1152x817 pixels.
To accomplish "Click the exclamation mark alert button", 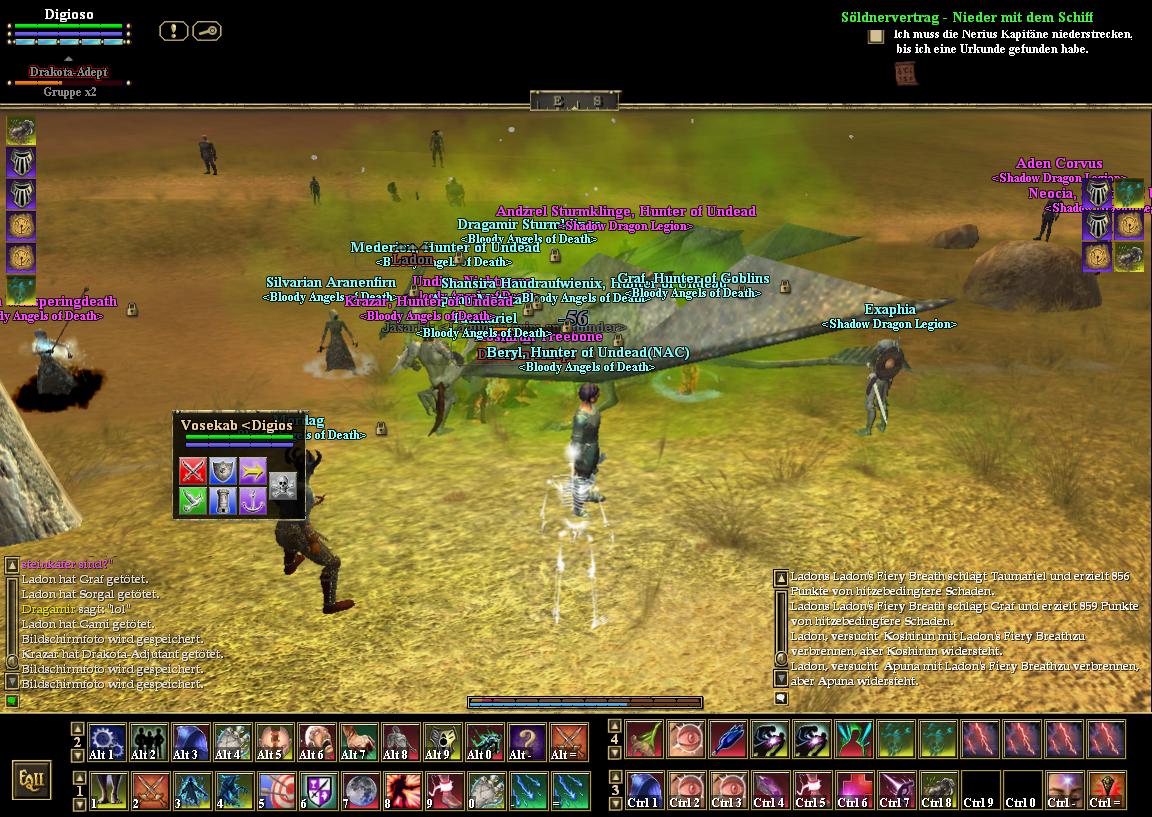I will pos(174,31).
